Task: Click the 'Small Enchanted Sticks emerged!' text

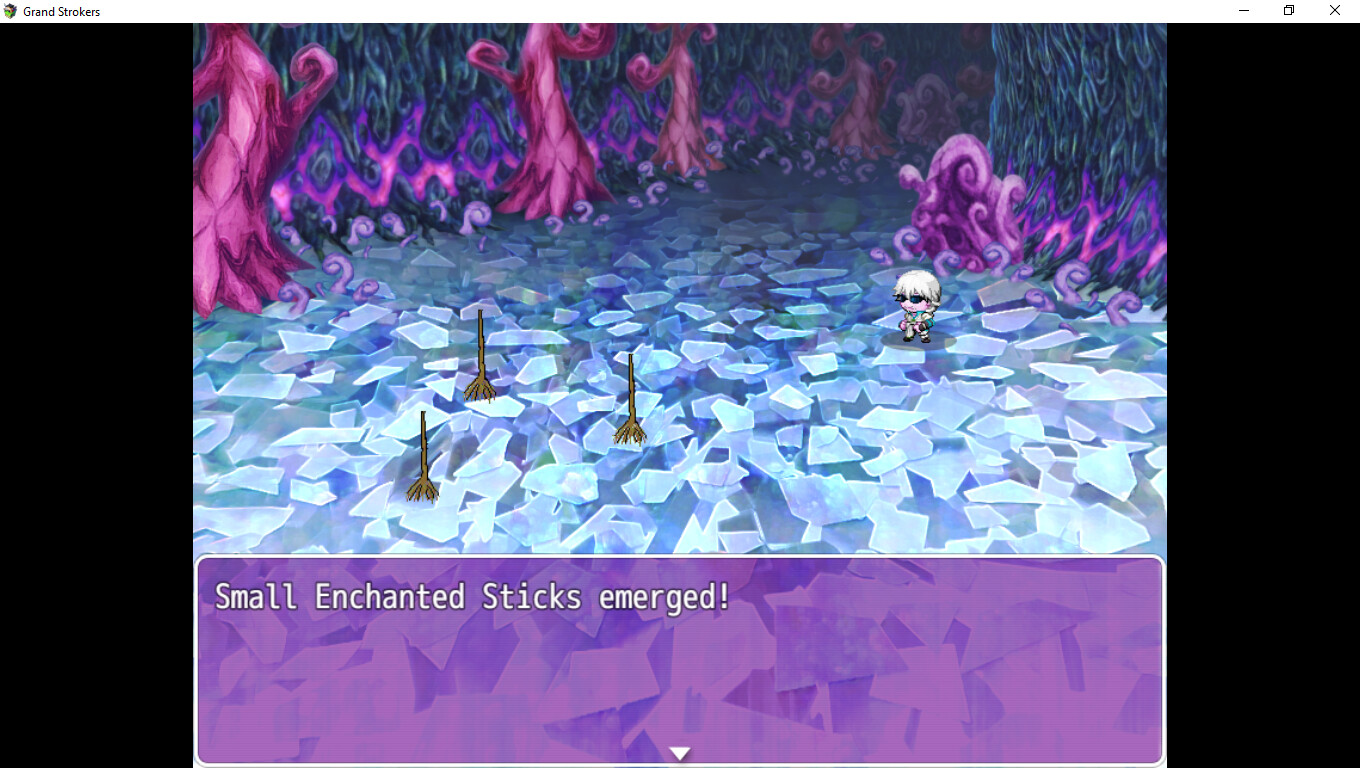Action: tap(470, 596)
